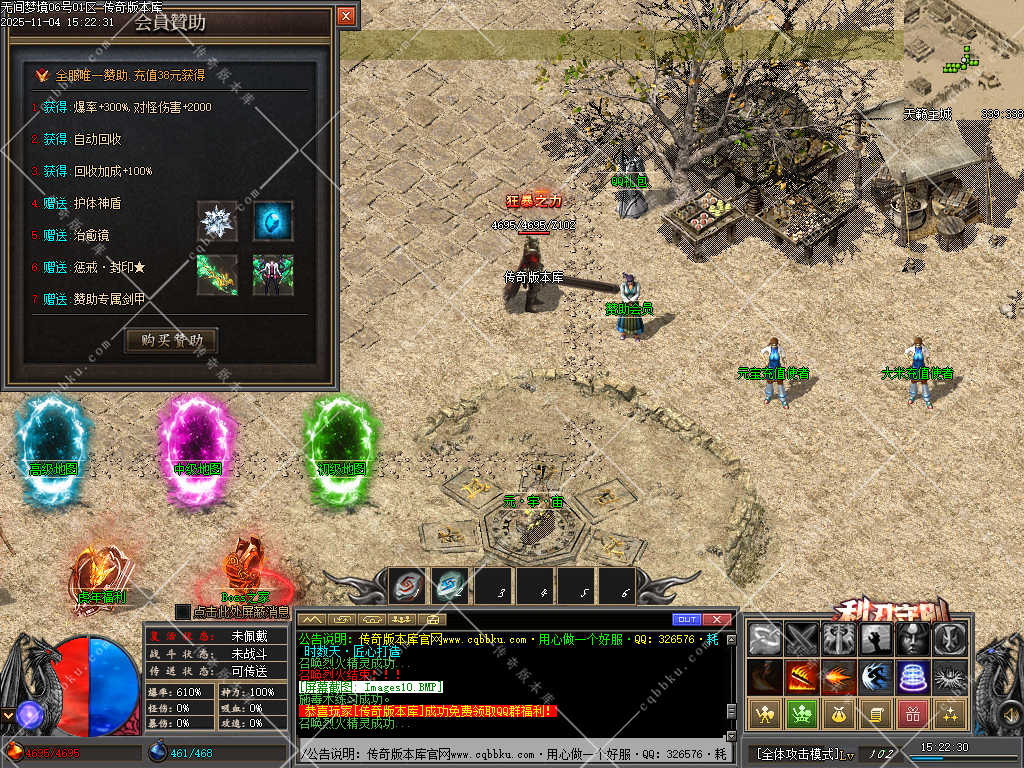
Task: Select the green sword reward icon
Action: [217, 275]
